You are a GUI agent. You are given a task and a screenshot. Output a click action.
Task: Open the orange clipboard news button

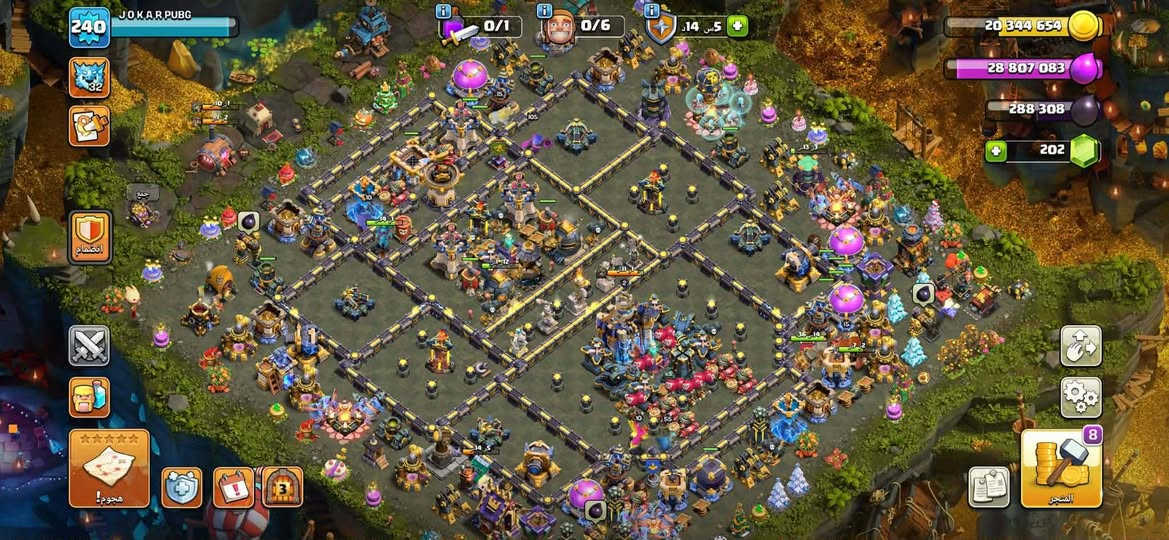point(89,127)
